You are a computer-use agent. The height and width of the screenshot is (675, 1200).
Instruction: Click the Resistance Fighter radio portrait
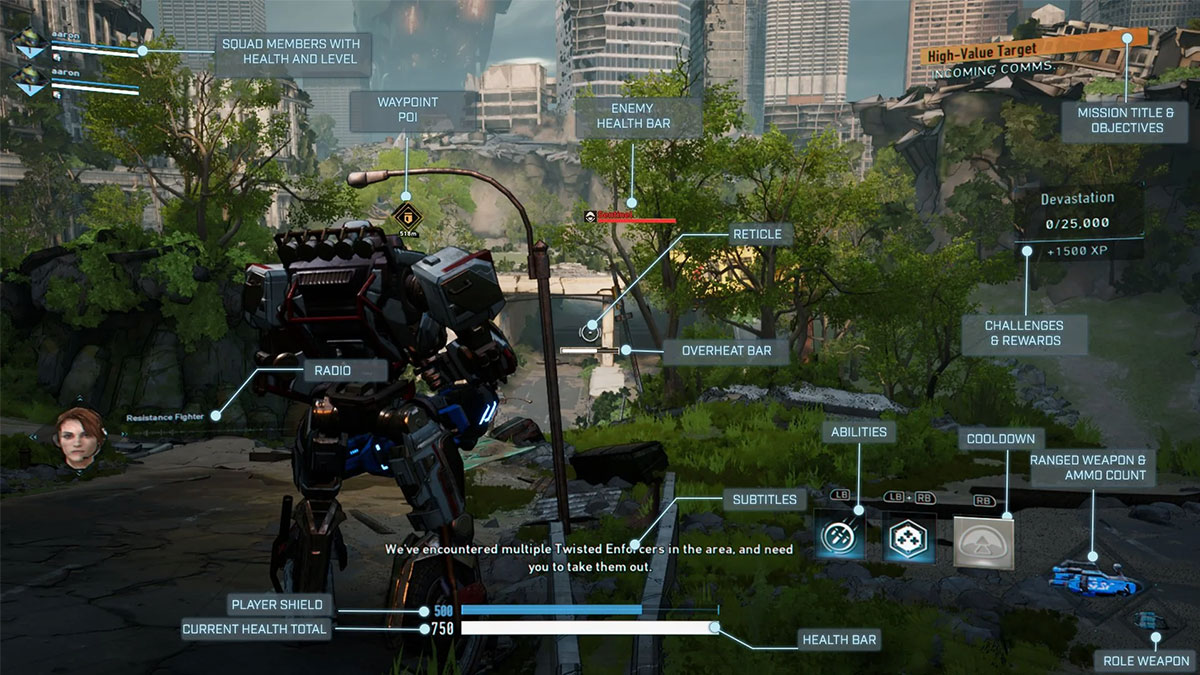(x=81, y=439)
